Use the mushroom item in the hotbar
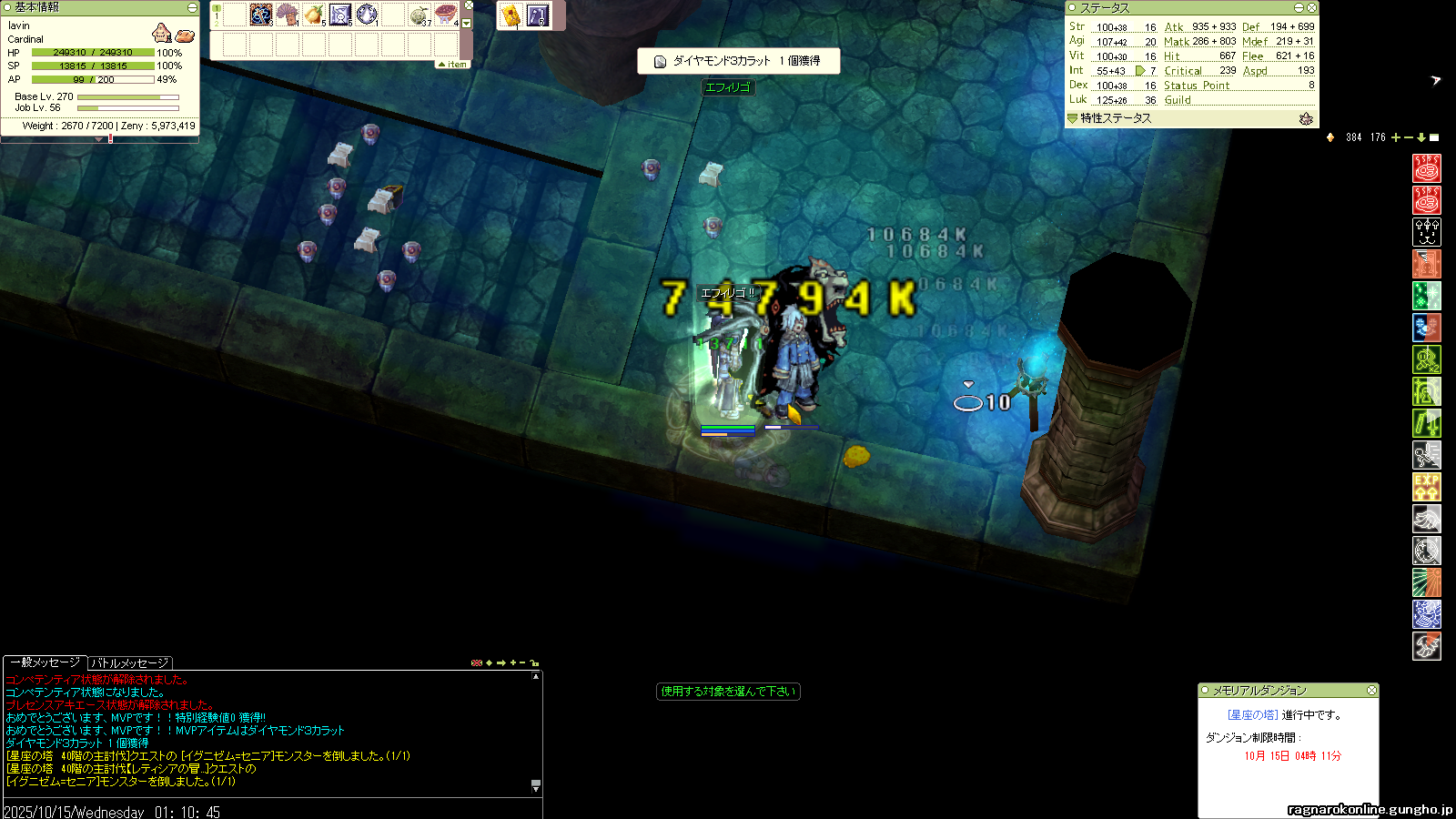Image resolution: width=1456 pixels, height=819 pixels. (x=288, y=15)
